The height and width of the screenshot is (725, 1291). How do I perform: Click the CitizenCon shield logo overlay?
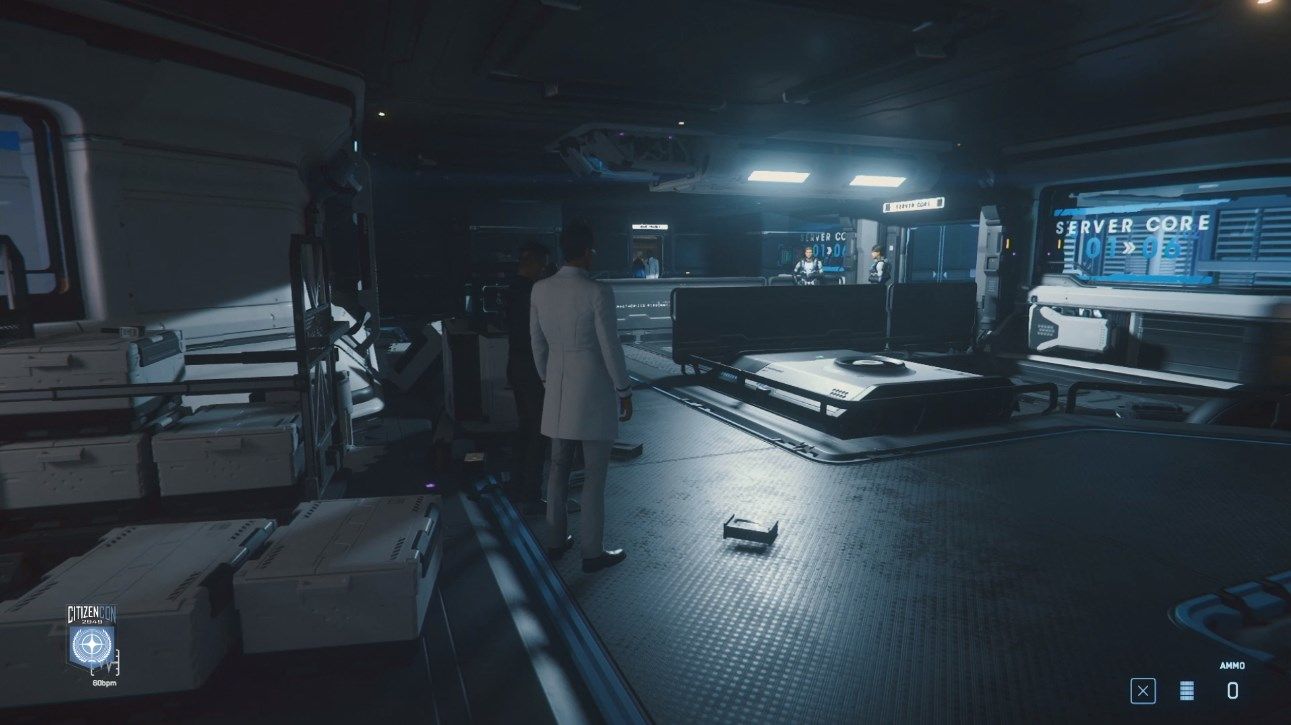[x=92, y=643]
